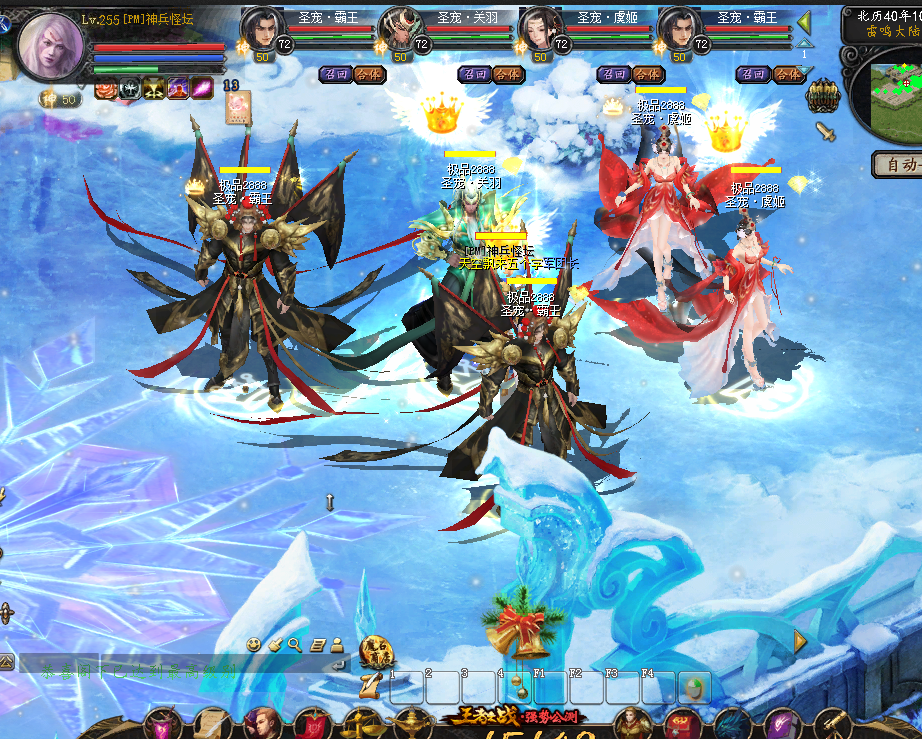
Task: Expand the right-side yellow arrow panel
Action: (x=800, y=642)
